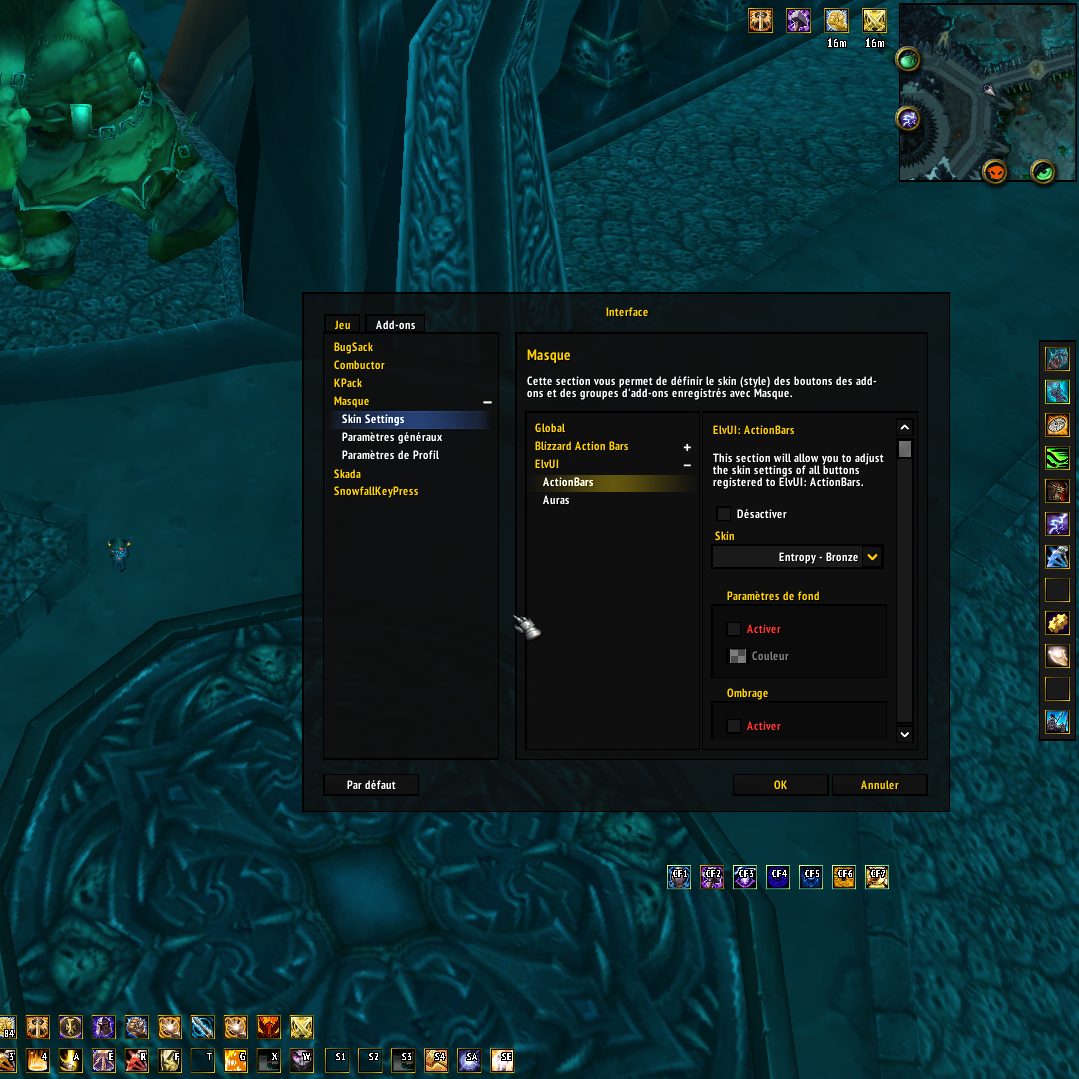Open Skada addon options

pos(347,474)
